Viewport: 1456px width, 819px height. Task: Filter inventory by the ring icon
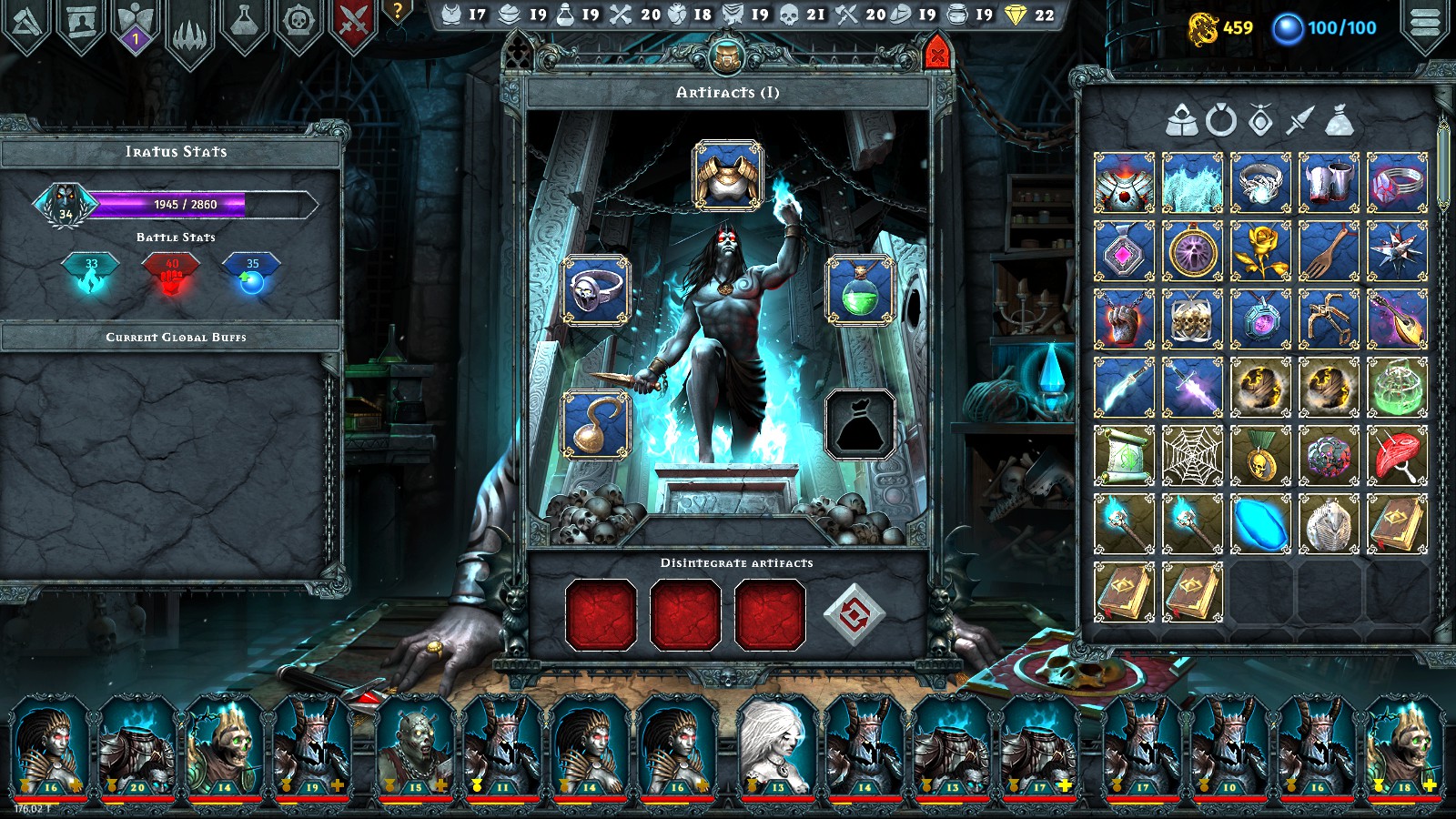(x=1219, y=120)
